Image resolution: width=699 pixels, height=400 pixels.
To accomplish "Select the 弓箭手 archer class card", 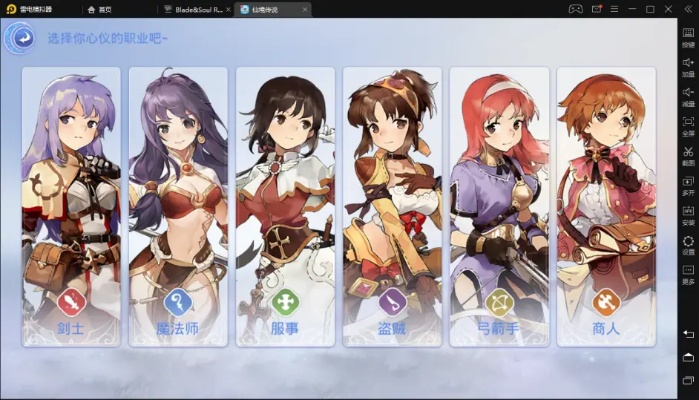I will [x=499, y=205].
